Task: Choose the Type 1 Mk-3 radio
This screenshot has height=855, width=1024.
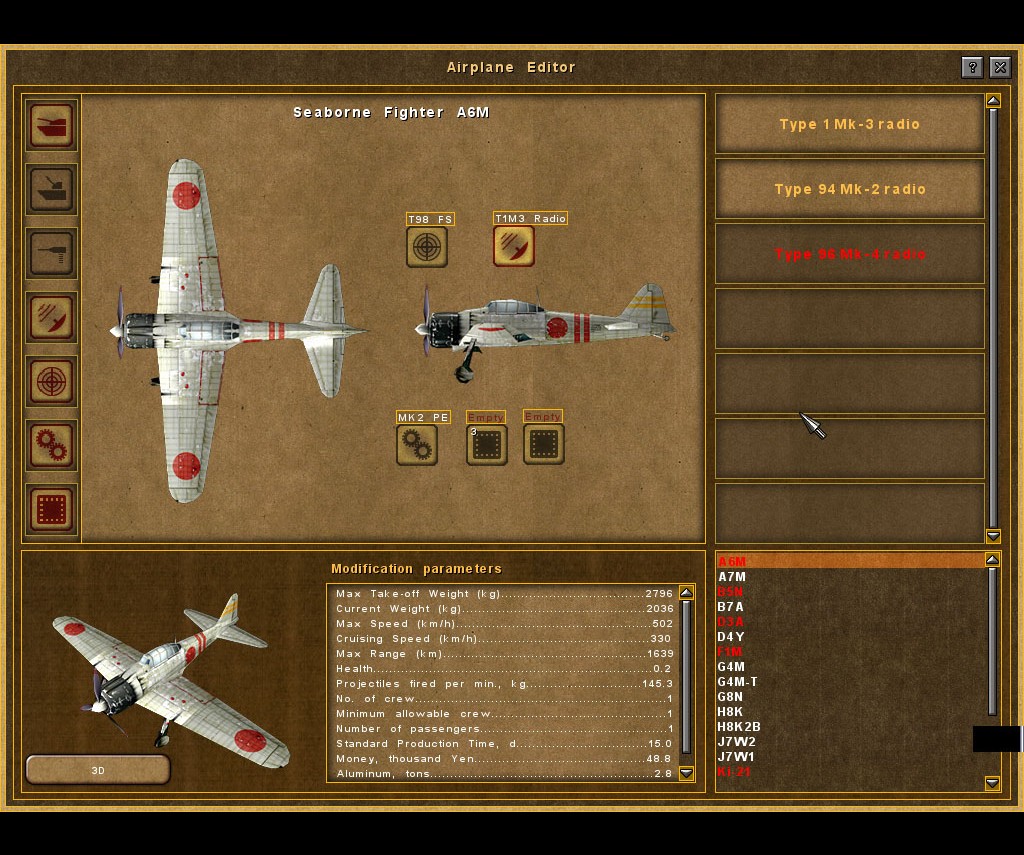Action: (849, 125)
